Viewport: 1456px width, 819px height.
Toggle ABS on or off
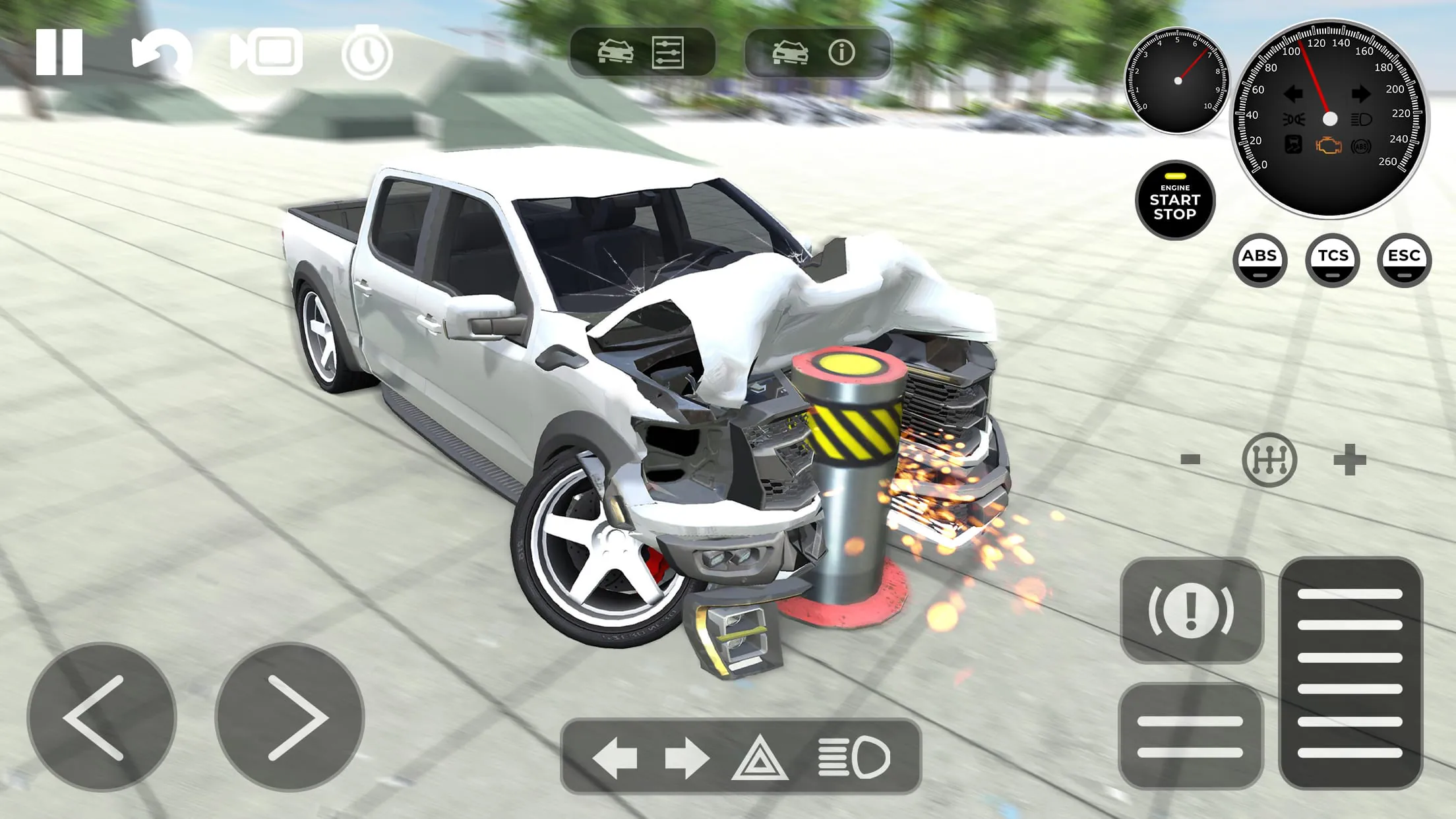(x=1260, y=260)
